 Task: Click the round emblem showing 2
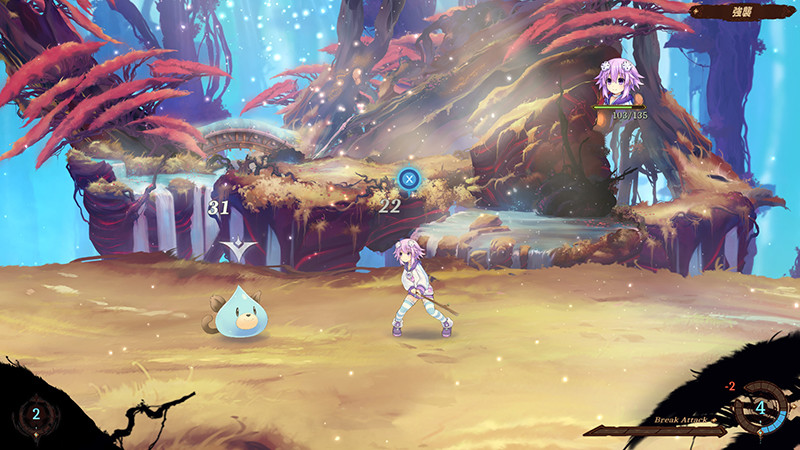[x=36, y=413]
